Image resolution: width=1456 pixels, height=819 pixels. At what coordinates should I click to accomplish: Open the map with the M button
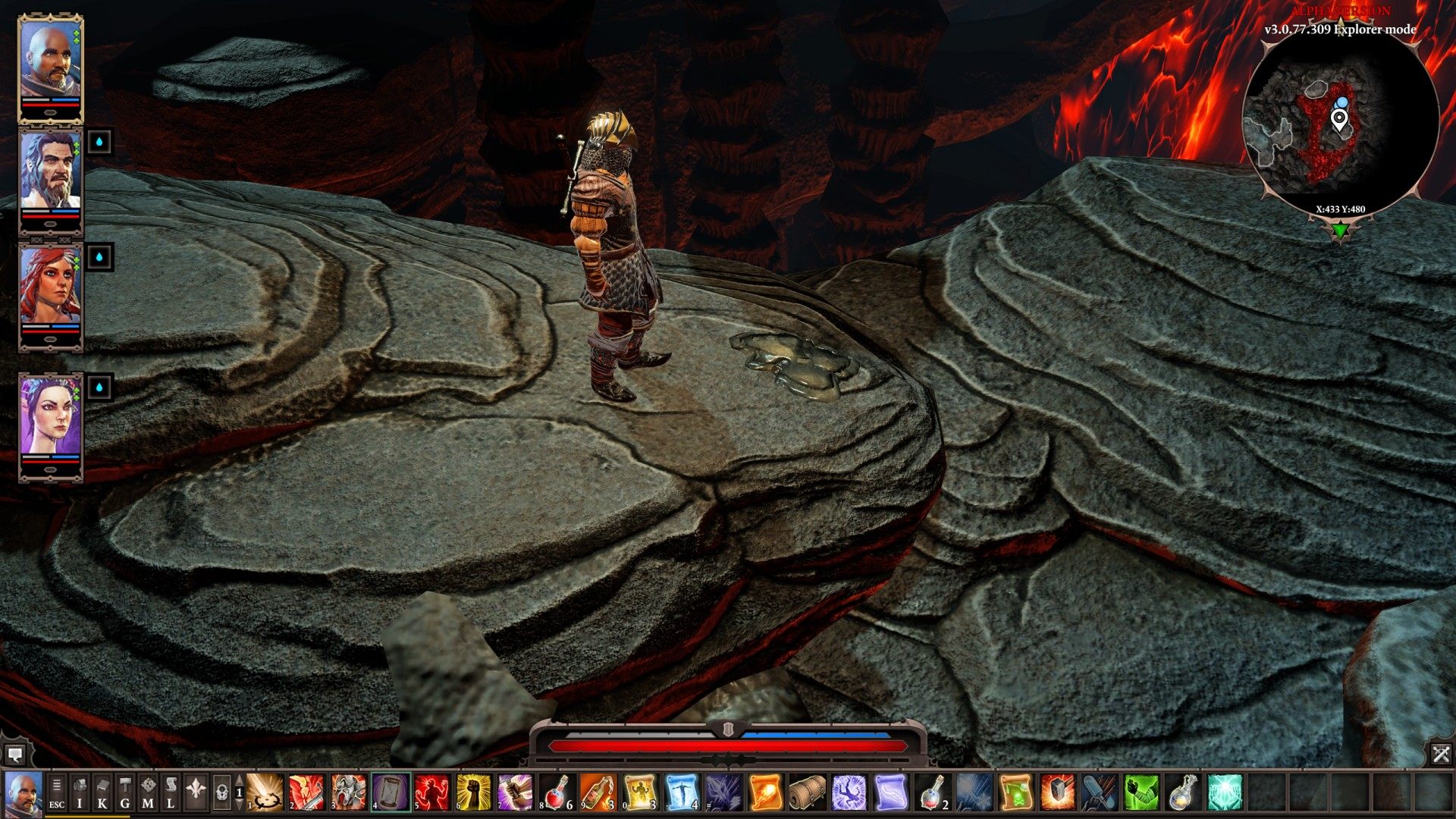coord(148,792)
